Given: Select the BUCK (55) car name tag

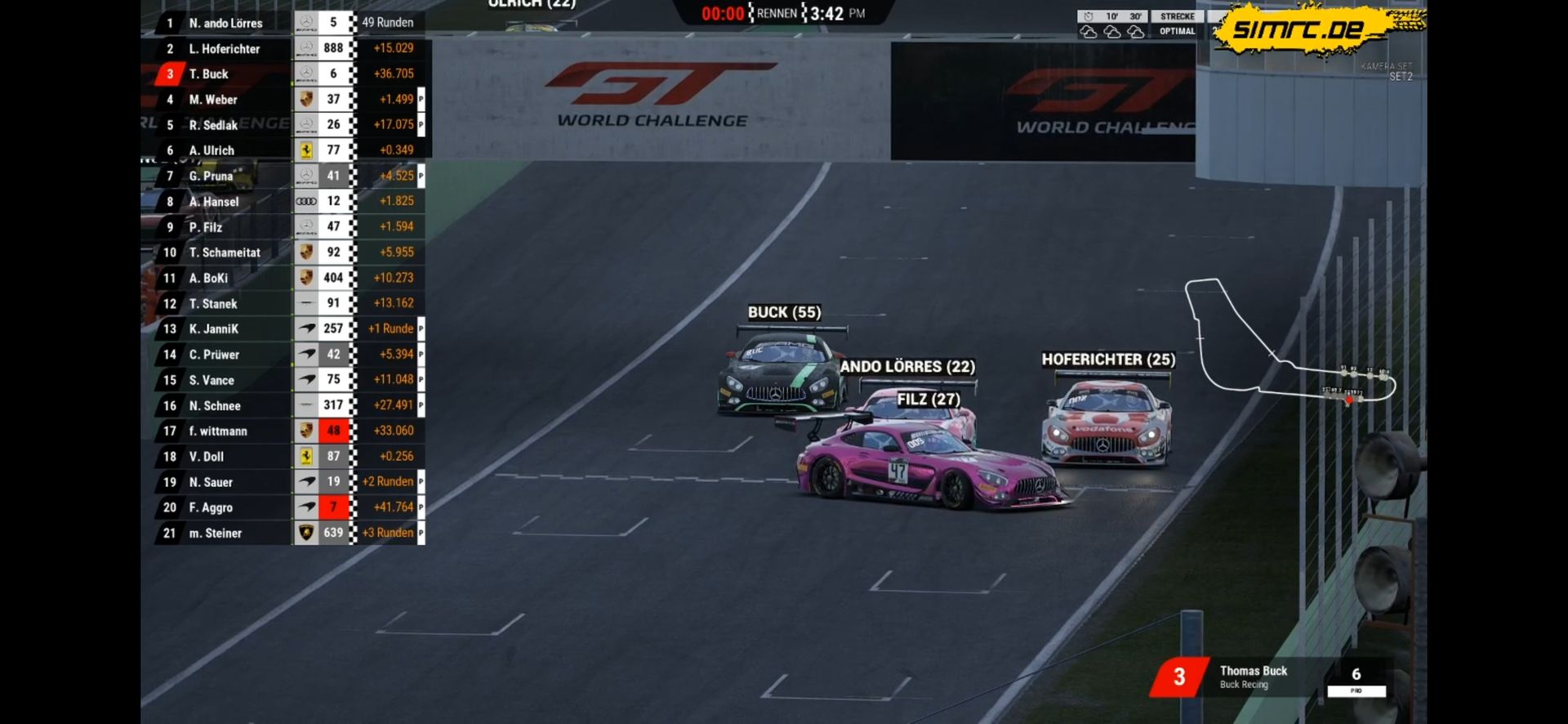Looking at the screenshot, I should 784,312.
